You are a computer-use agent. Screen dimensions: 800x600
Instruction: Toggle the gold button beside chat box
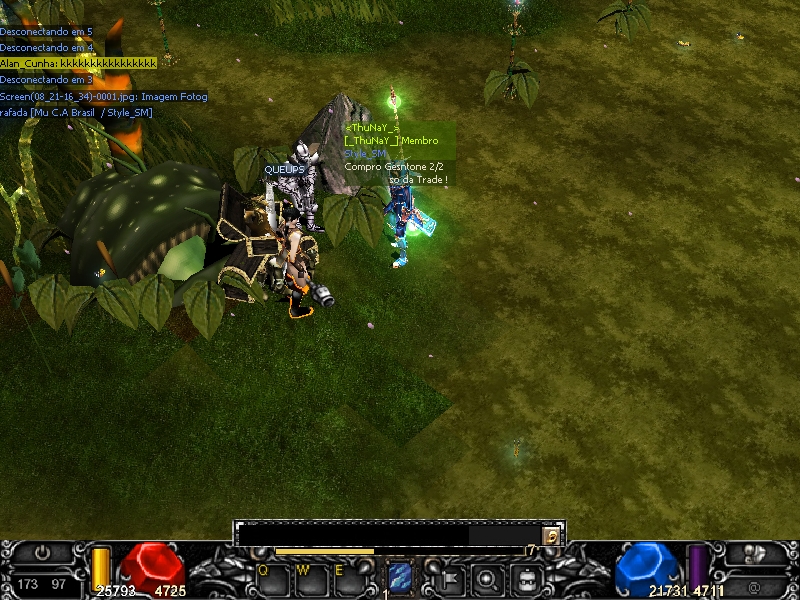[550, 535]
